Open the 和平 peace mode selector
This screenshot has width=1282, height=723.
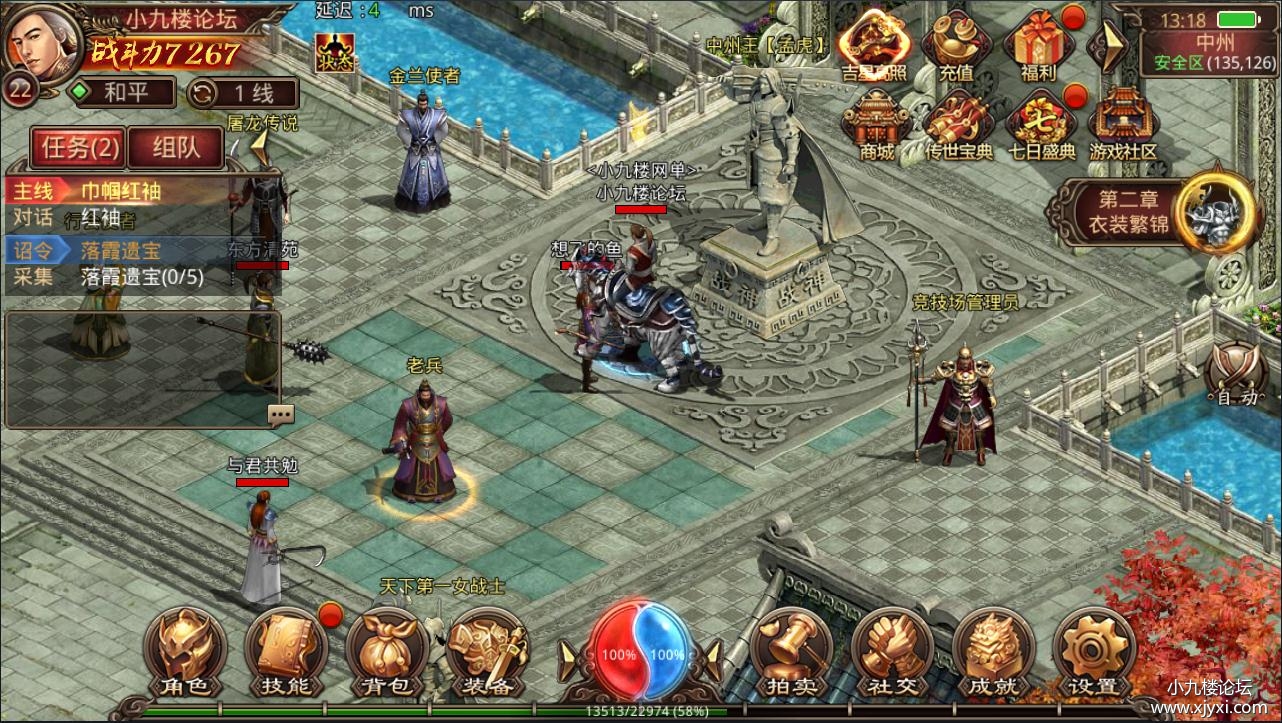point(124,92)
